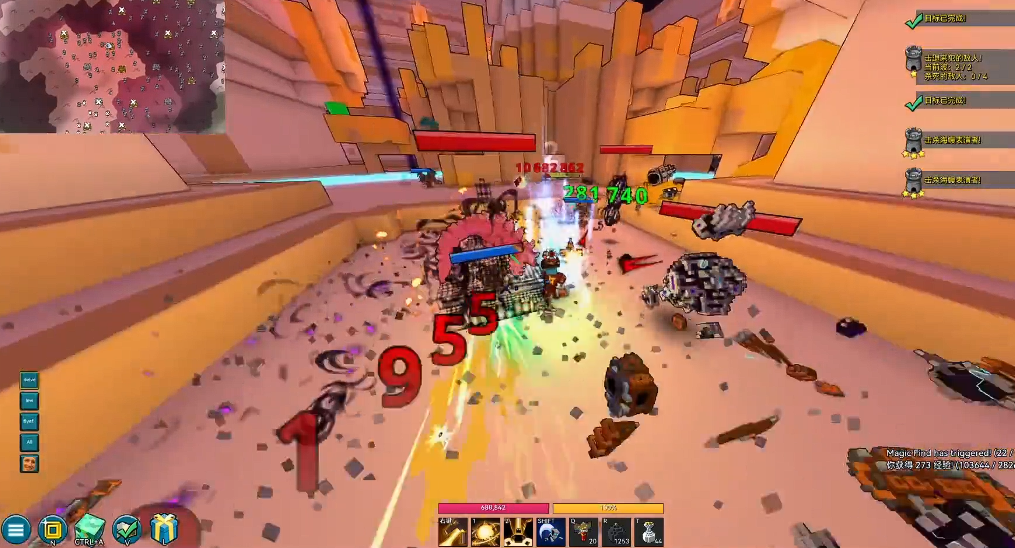Open the blue gift box icon
This screenshot has height=548, width=1015.
163,528
